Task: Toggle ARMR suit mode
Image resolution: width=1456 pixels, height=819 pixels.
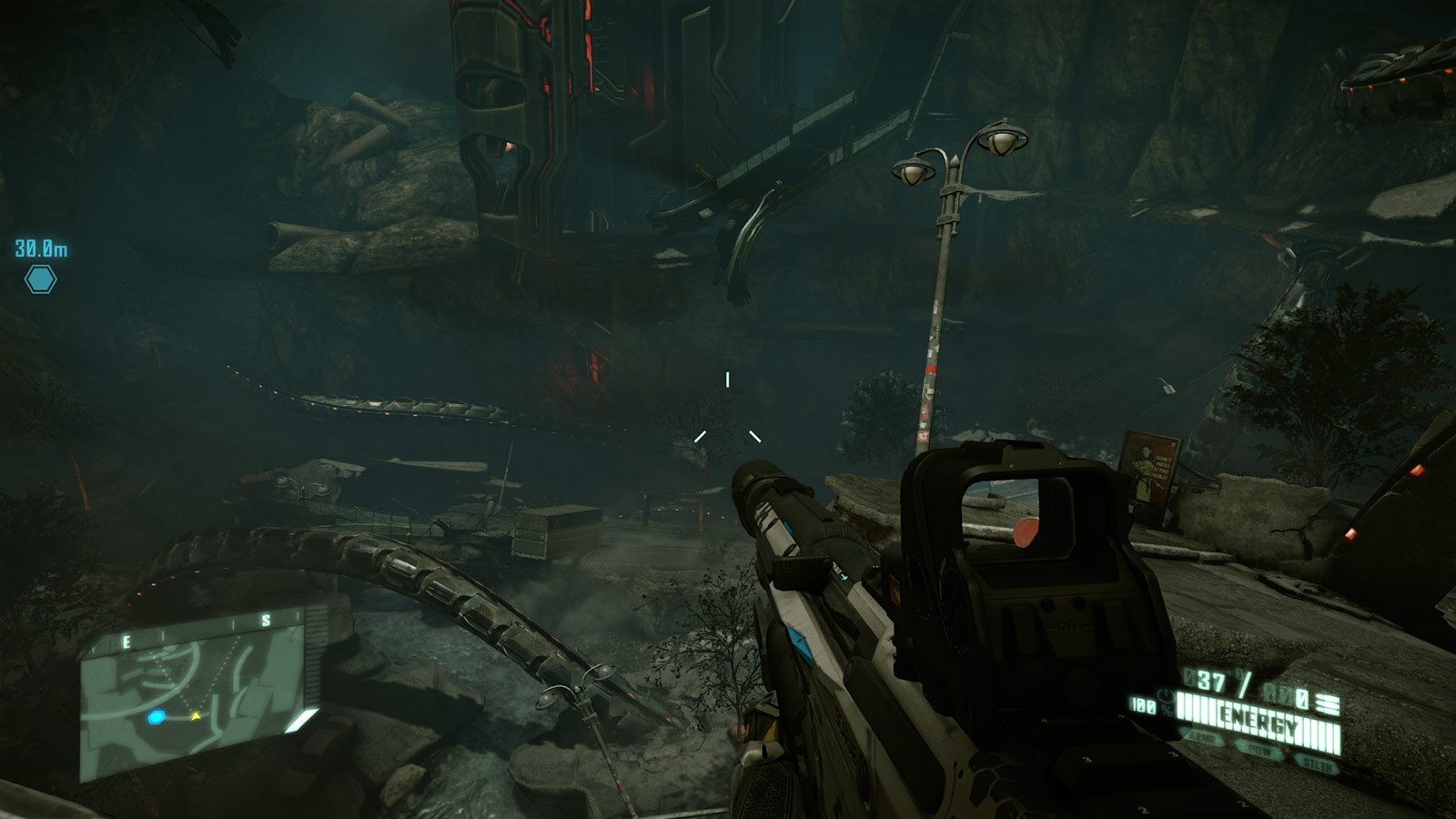Action: coord(1205,737)
